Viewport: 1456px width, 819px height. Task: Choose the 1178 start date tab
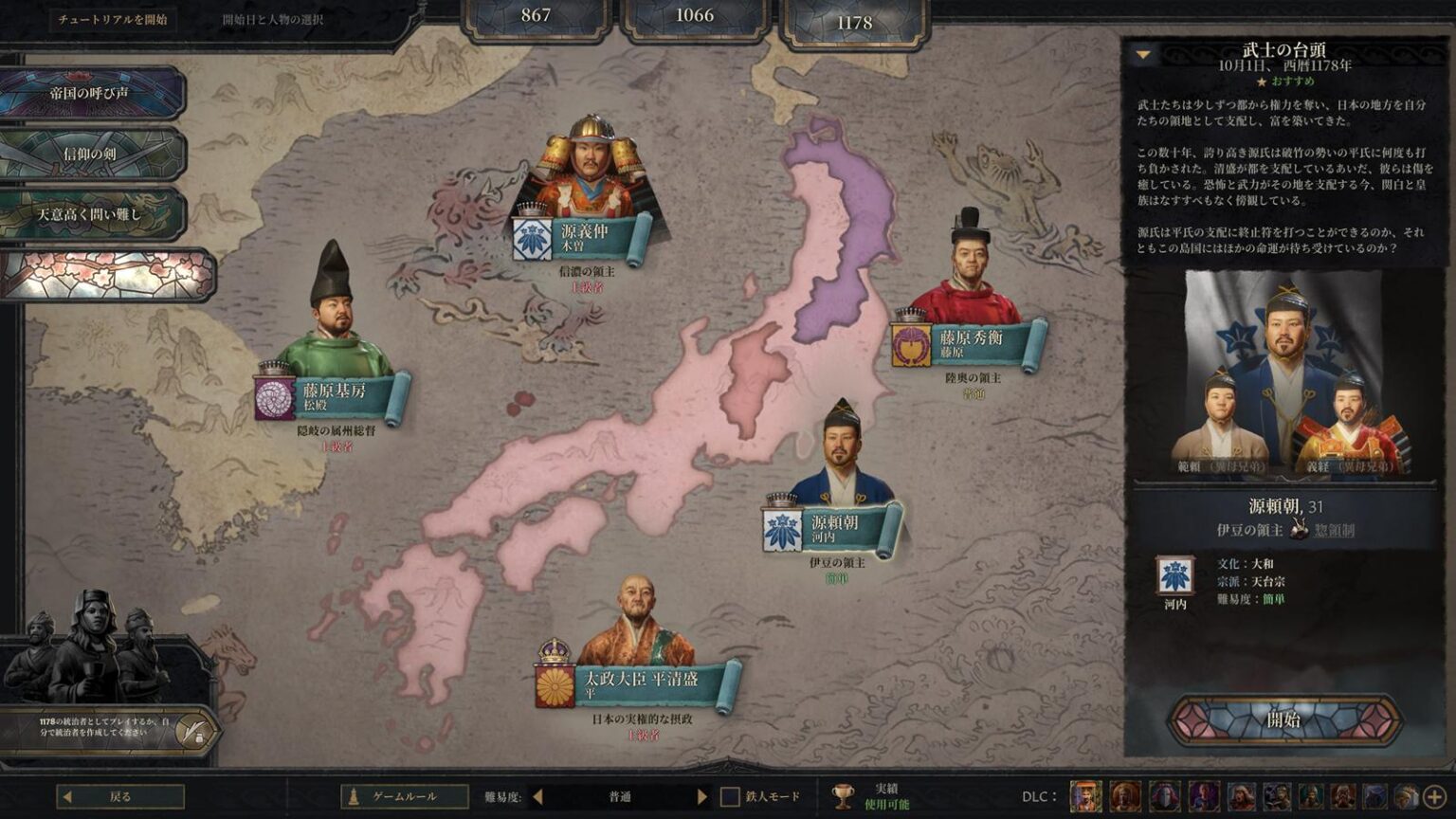pyautogui.click(x=854, y=23)
